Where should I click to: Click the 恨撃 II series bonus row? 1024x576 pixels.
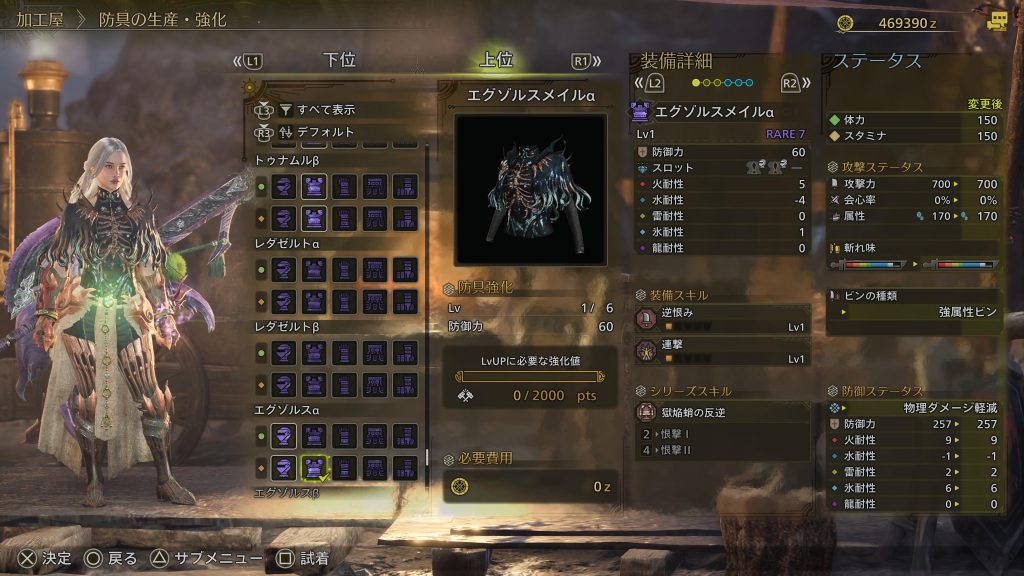click(722, 450)
